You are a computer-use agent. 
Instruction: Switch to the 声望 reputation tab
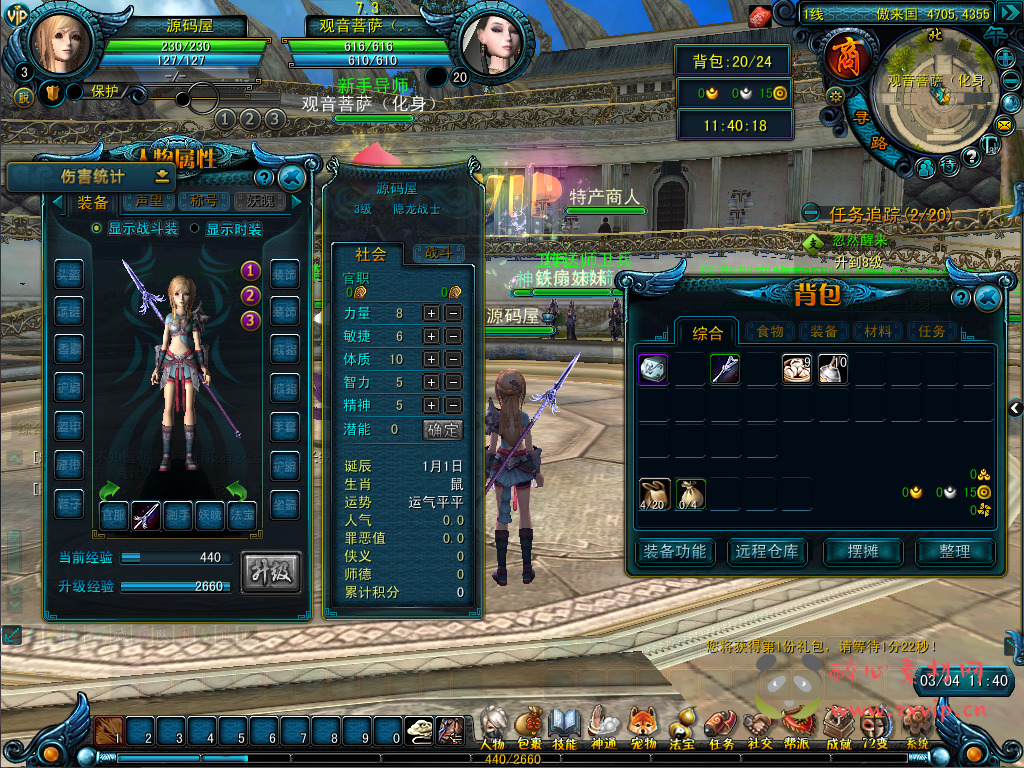pyautogui.click(x=148, y=201)
